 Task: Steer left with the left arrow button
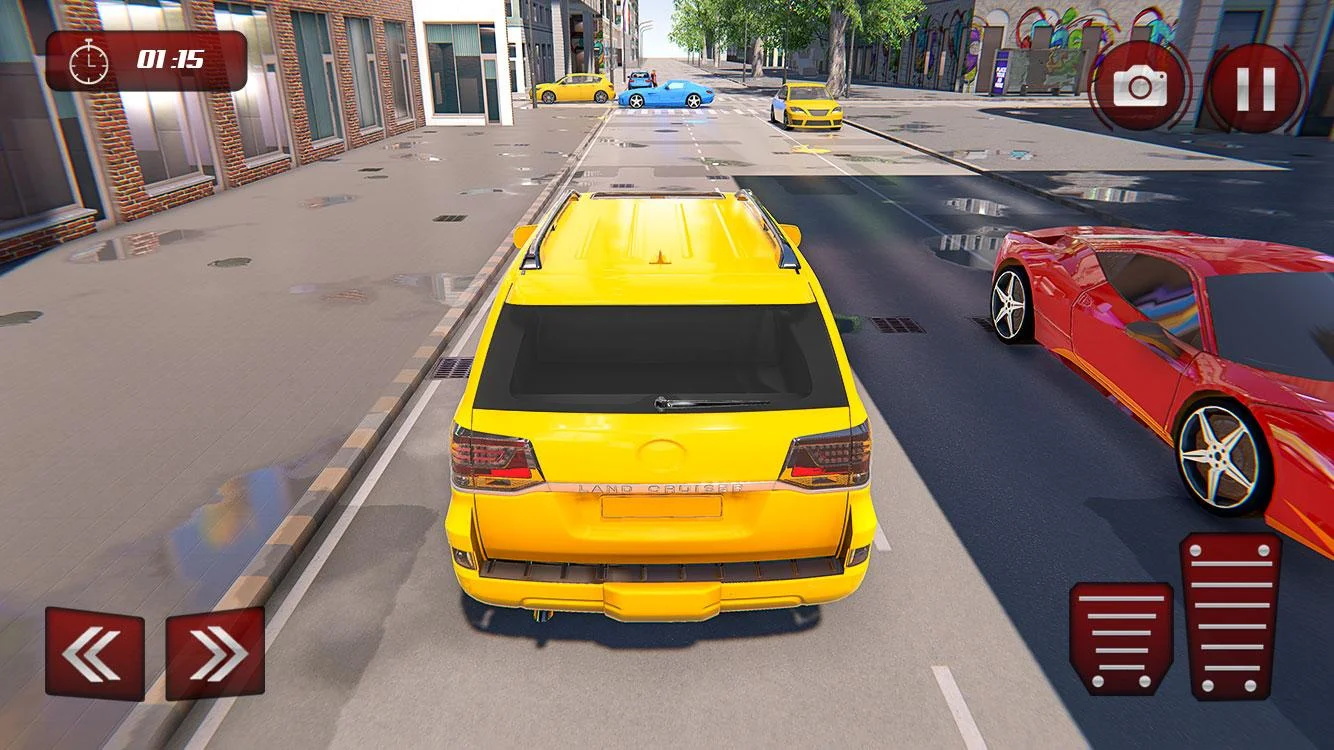pyautogui.click(x=95, y=653)
